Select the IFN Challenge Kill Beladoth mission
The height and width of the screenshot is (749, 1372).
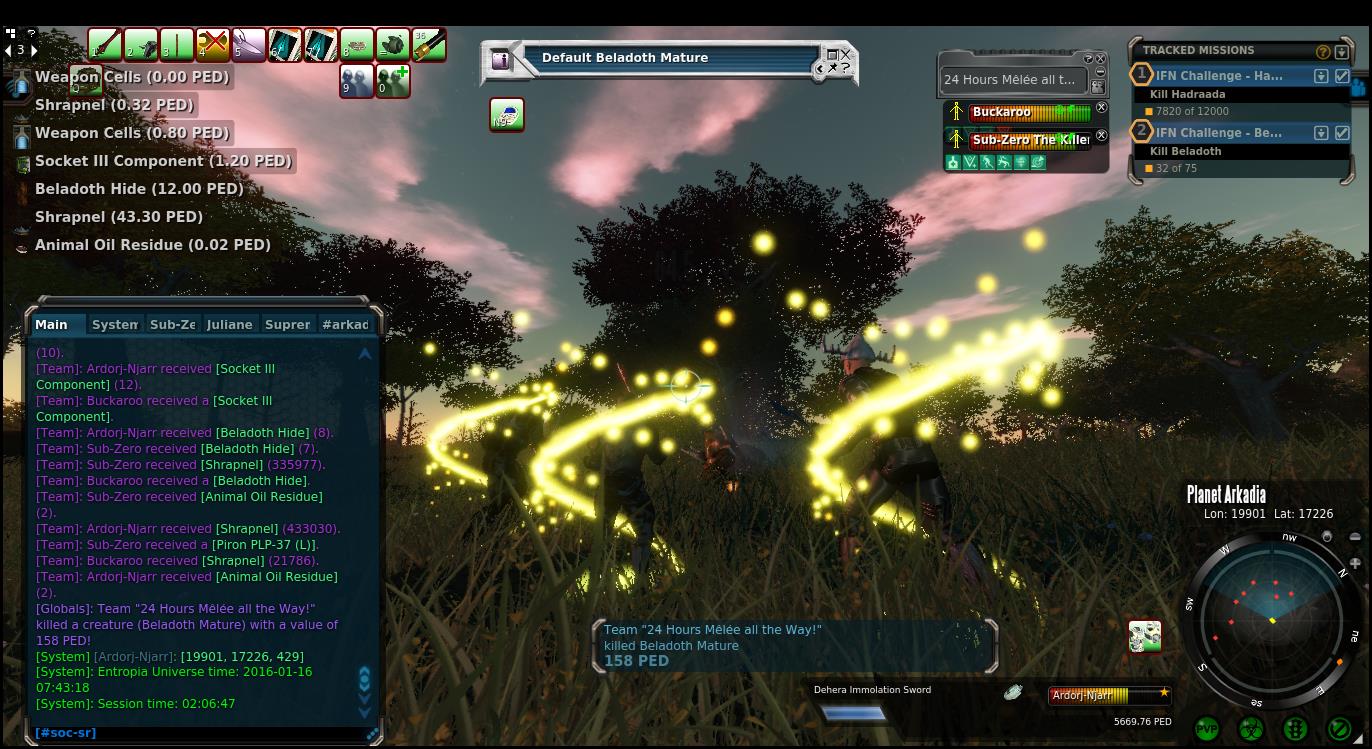1219,132
